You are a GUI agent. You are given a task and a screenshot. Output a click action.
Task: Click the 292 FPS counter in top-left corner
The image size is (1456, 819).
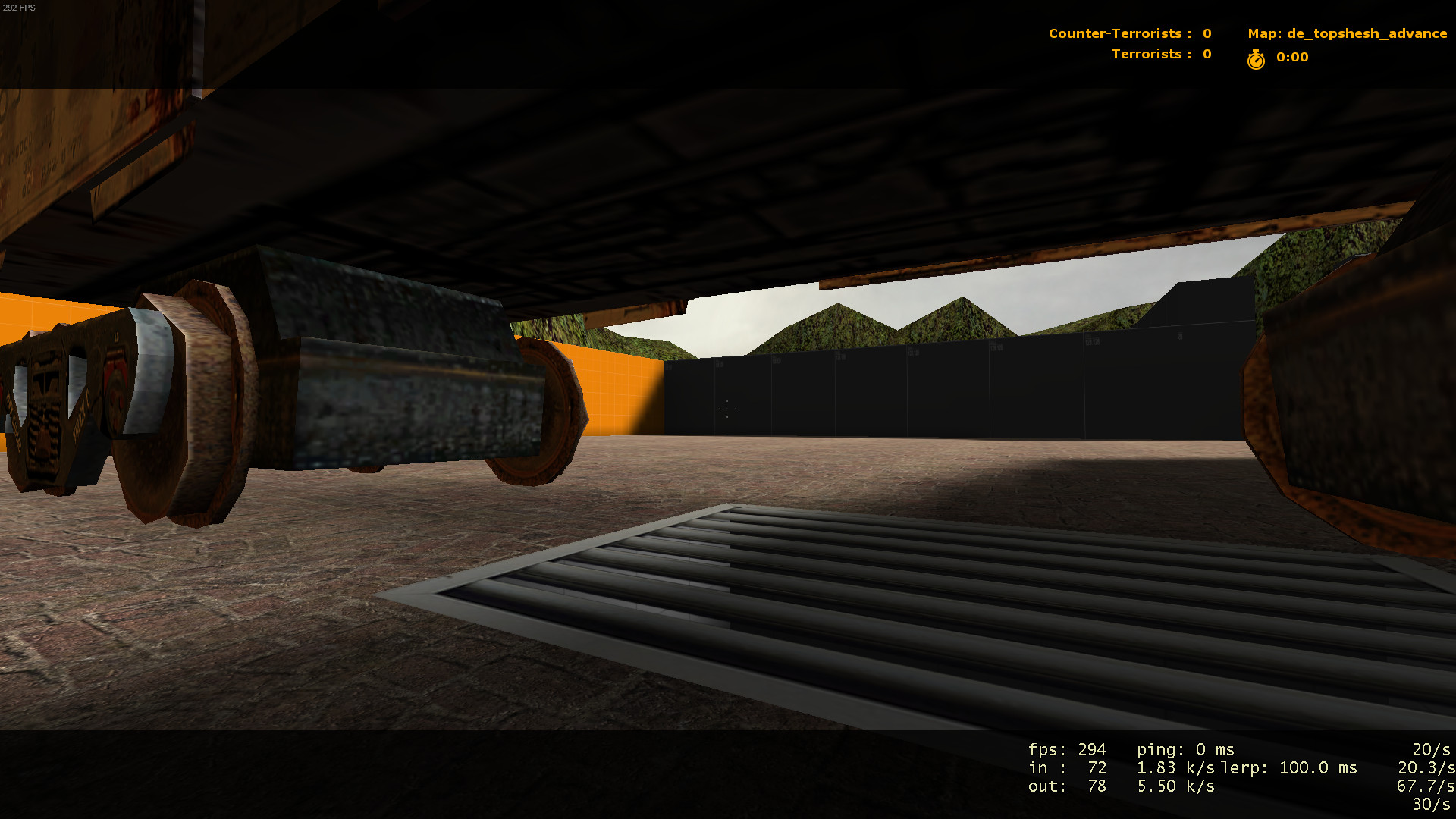pyautogui.click(x=21, y=8)
